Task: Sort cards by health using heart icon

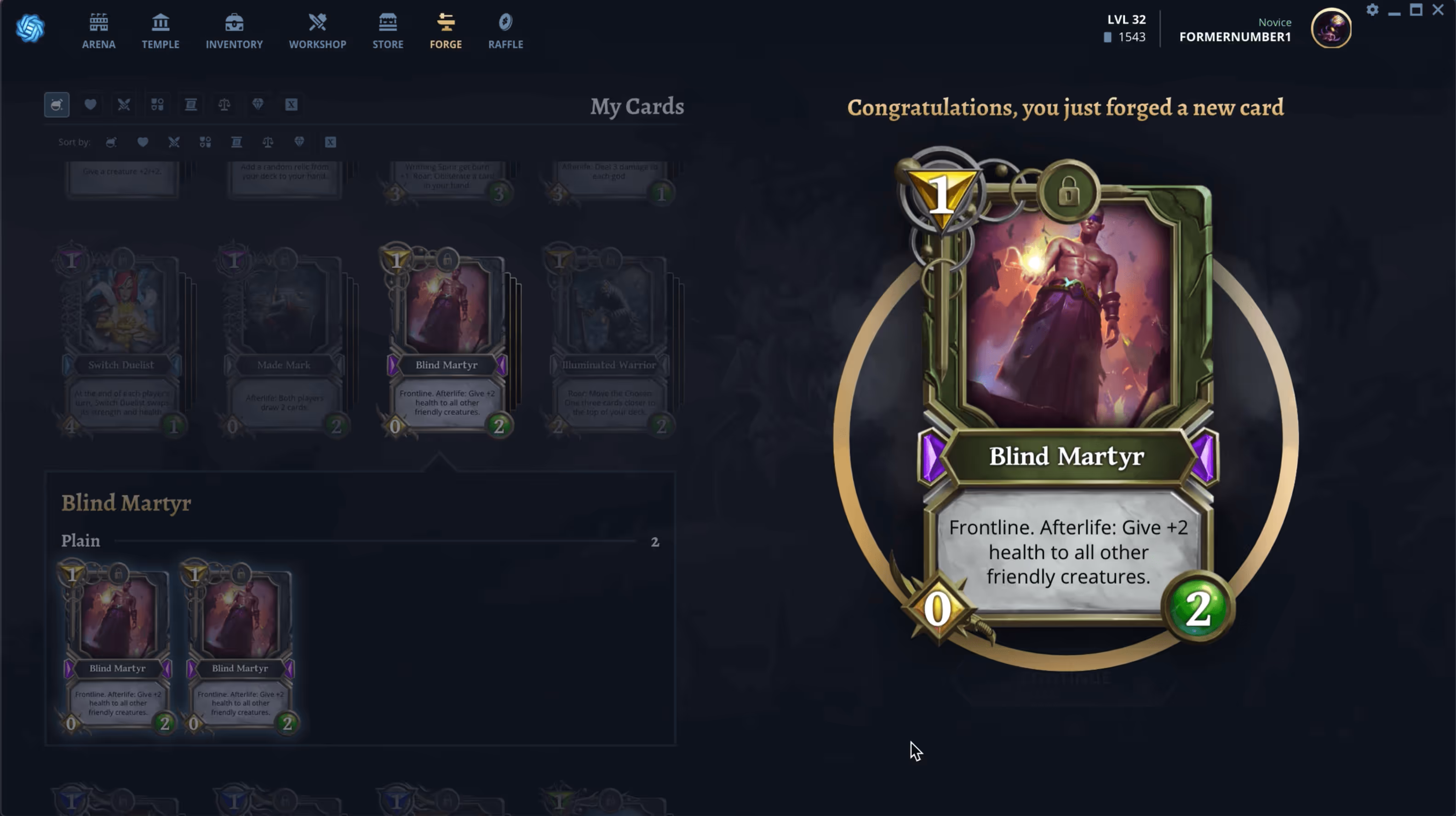Action: click(x=143, y=142)
